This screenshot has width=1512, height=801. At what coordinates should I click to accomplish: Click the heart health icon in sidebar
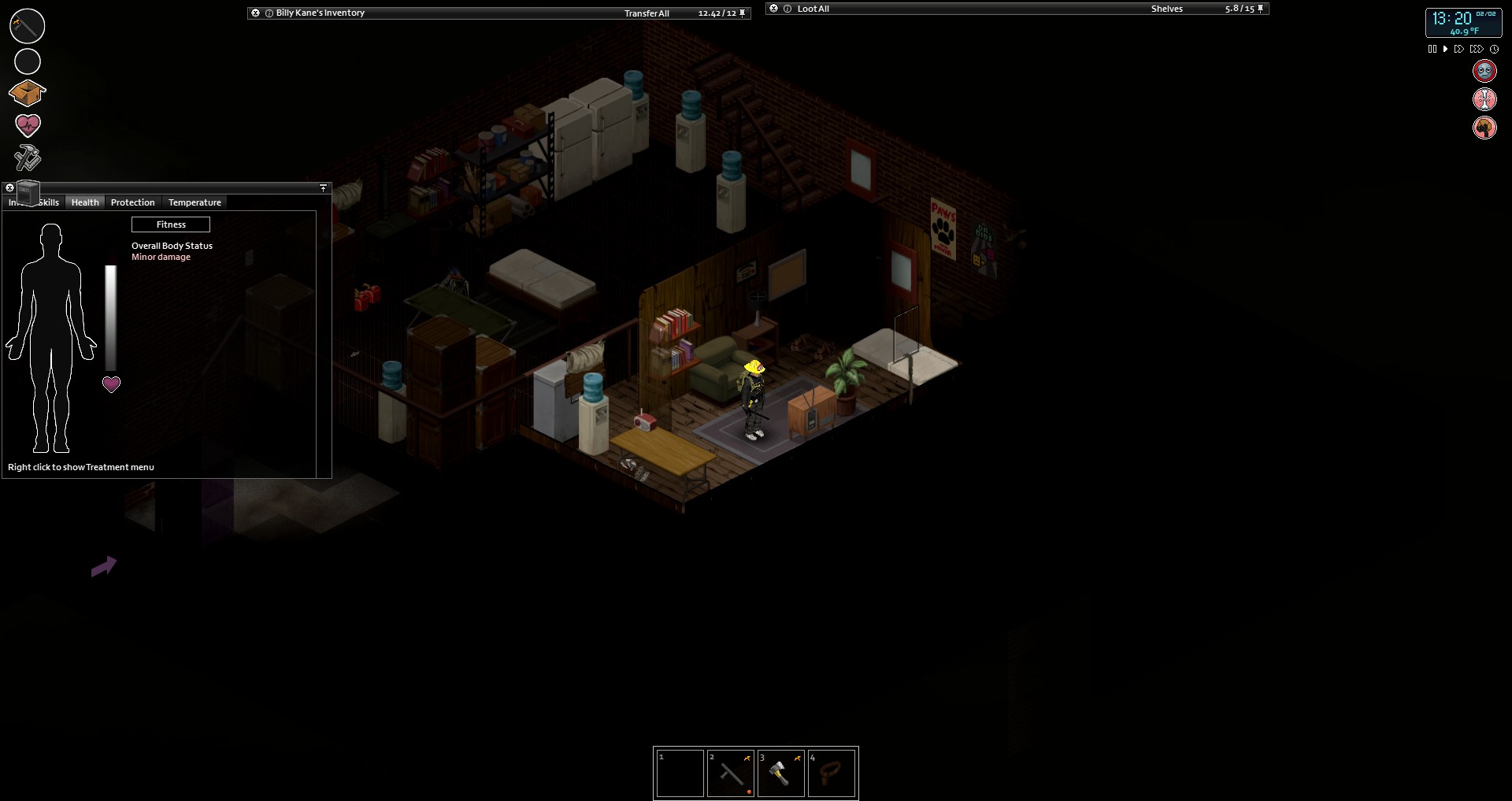(28, 125)
